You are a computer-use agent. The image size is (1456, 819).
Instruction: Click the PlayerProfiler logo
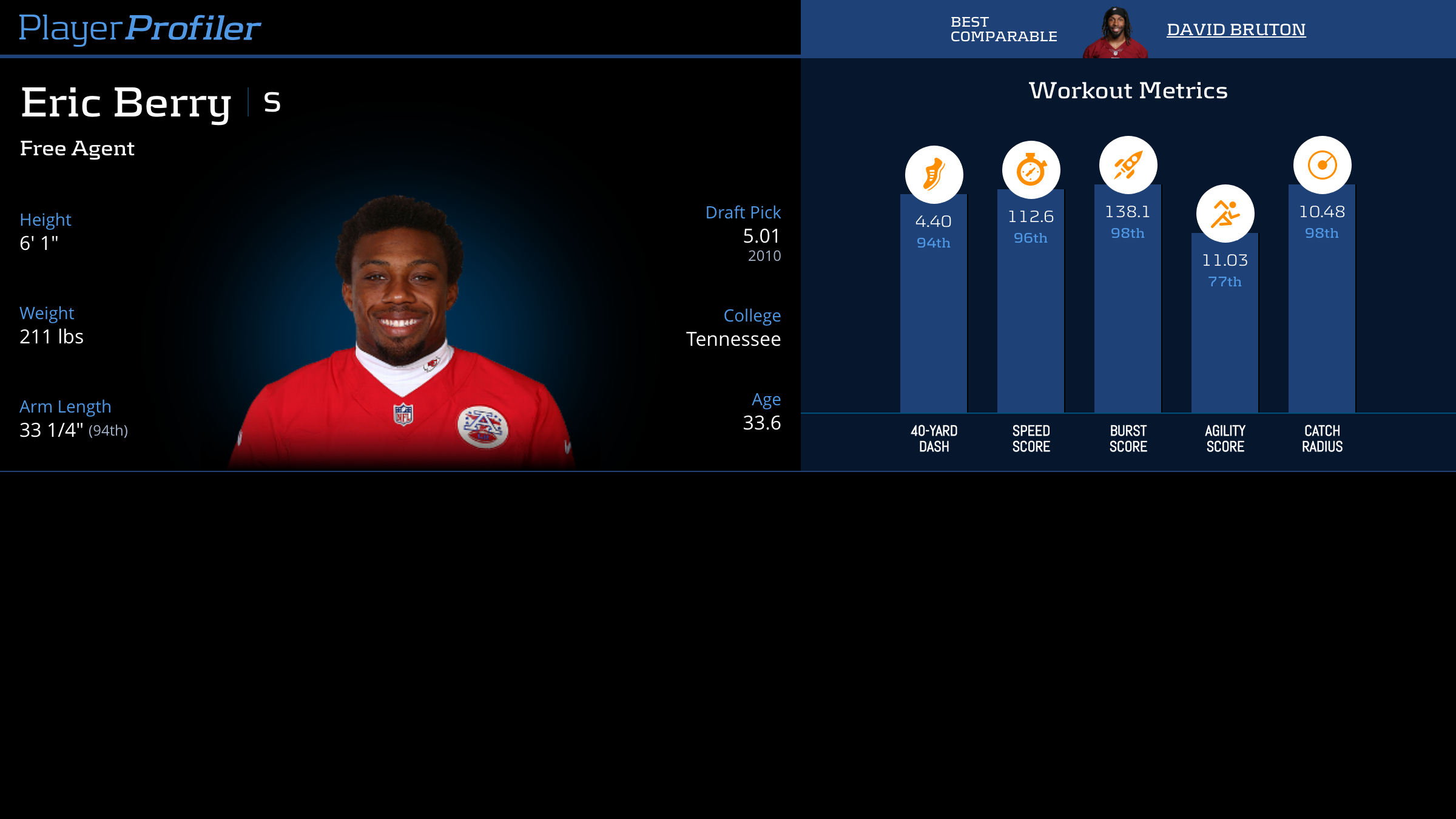pos(140,28)
